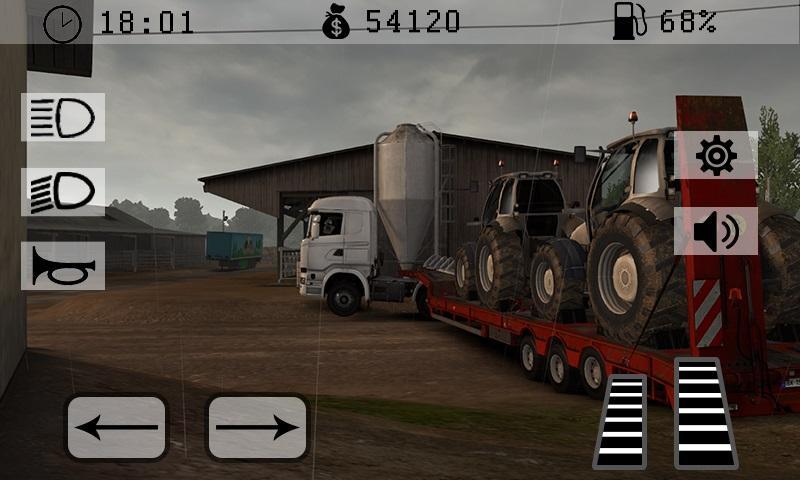The height and width of the screenshot is (480, 800).
Task: Sound the truck horn
Action: click(63, 266)
